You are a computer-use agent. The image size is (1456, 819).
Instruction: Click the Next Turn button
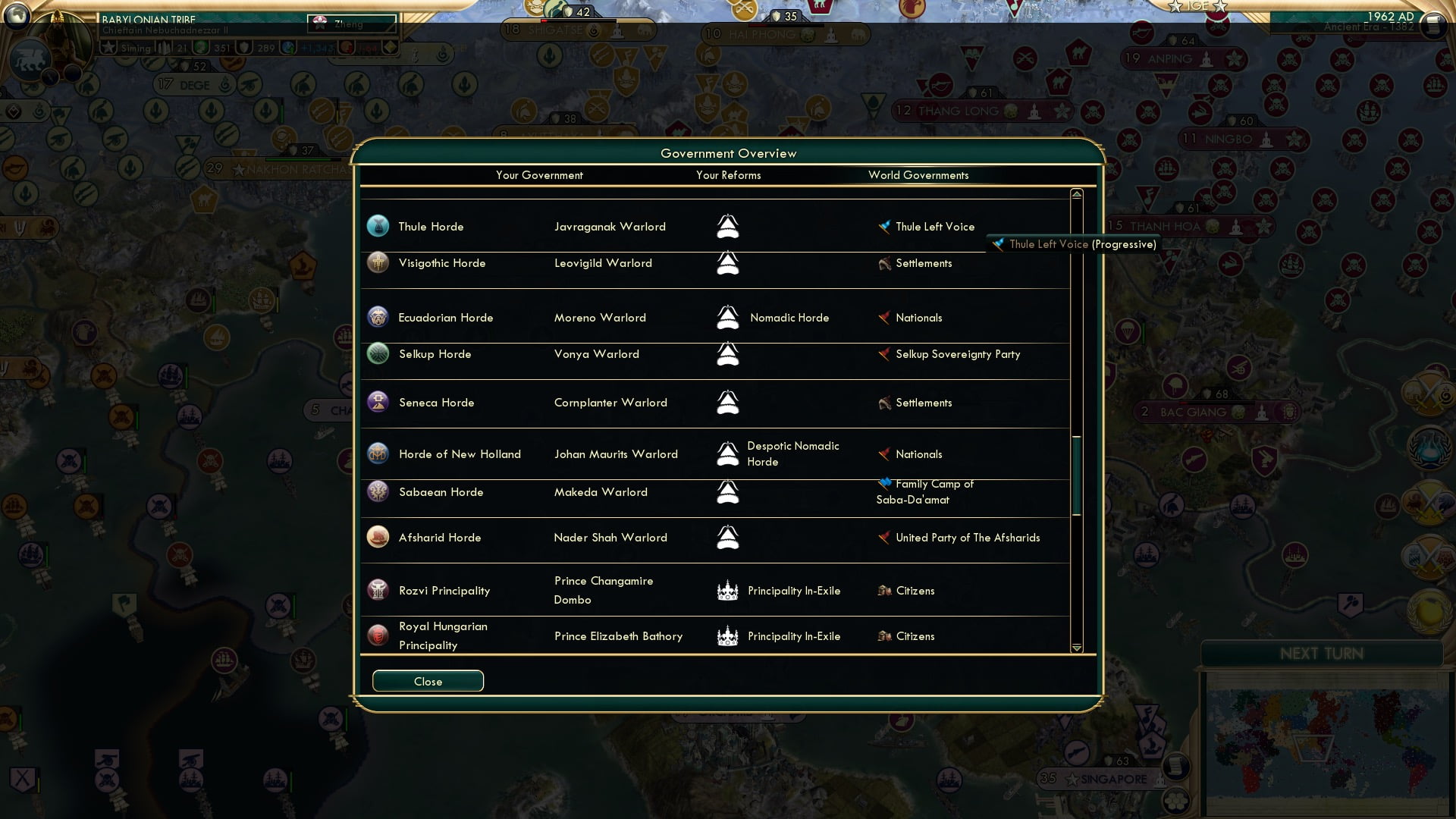point(1323,654)
